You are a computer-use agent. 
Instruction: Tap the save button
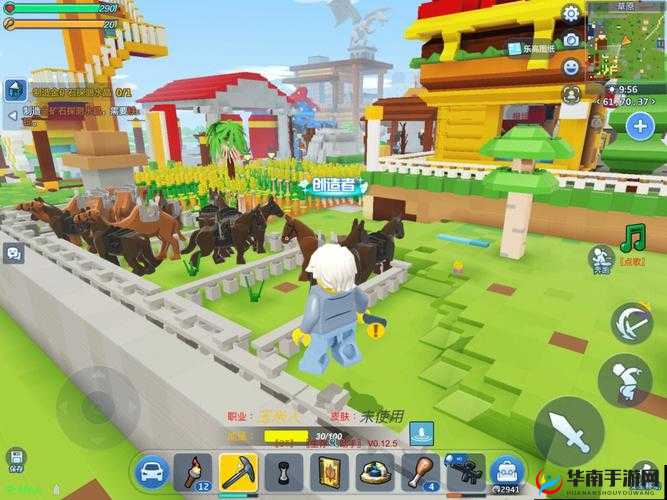click(x=15, y=459)
